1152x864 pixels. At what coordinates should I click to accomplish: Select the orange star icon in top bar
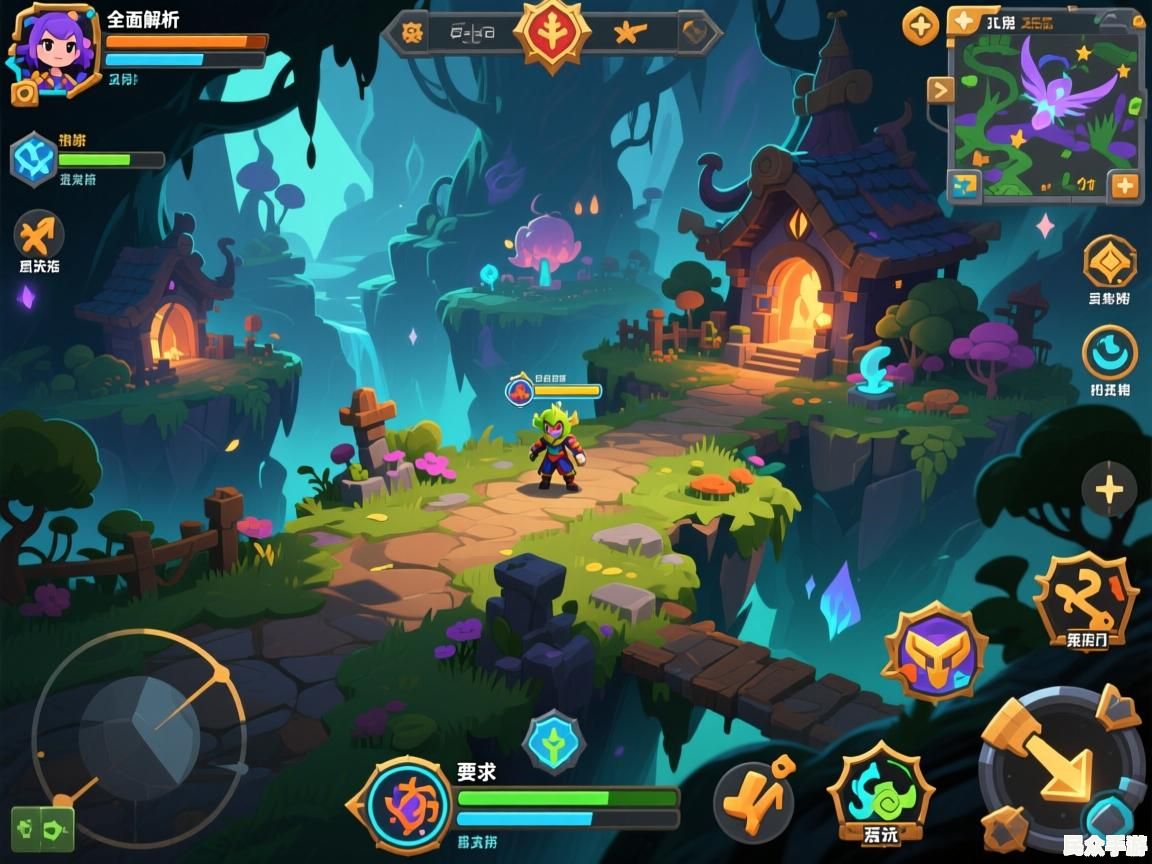click(x=630, y=33)
